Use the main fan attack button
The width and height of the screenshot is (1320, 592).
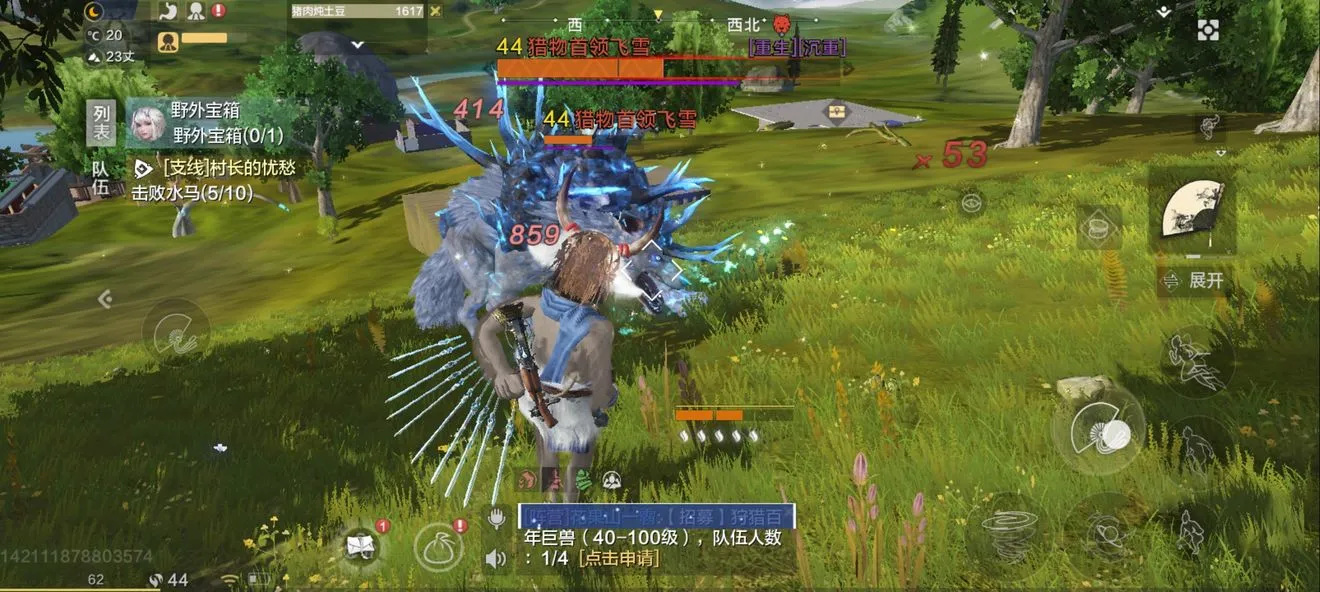coord(1098,431)
